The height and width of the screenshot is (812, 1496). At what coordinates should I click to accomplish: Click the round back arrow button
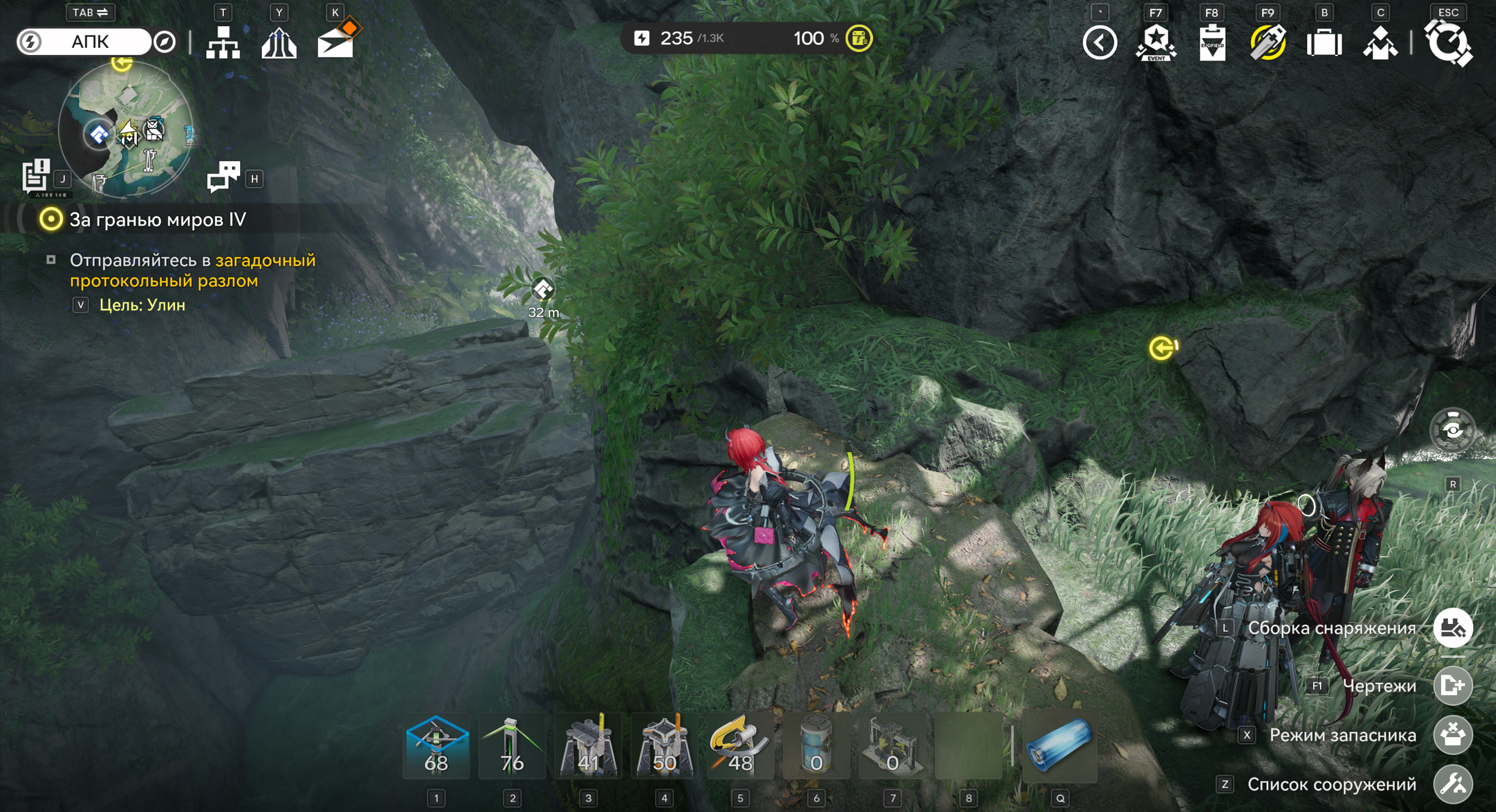coord(1100,43)
